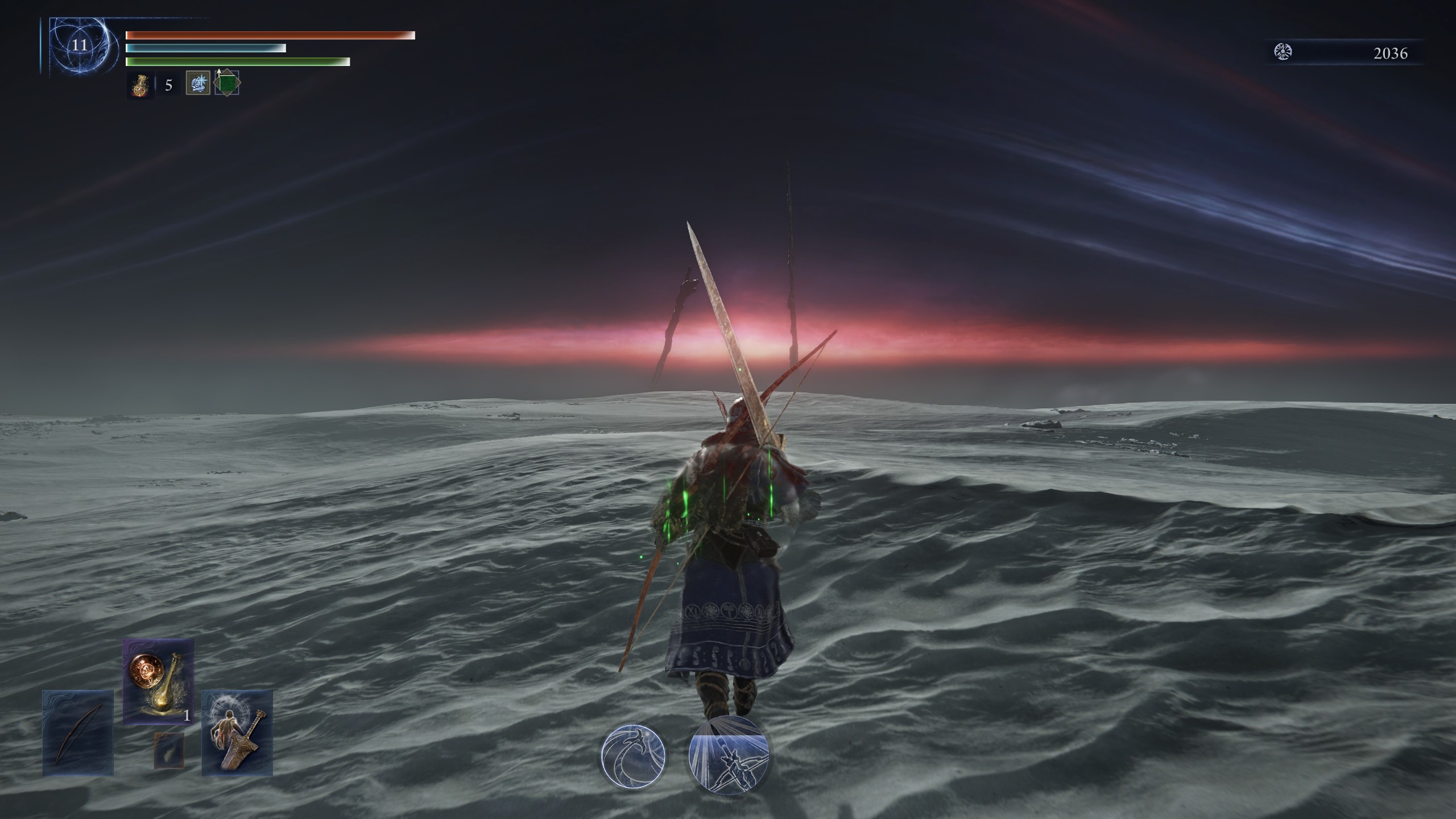The width and height of the screenshot is (1456, 819).
Task: Activate the curved claw character skill
Action: tap(633, 756)
